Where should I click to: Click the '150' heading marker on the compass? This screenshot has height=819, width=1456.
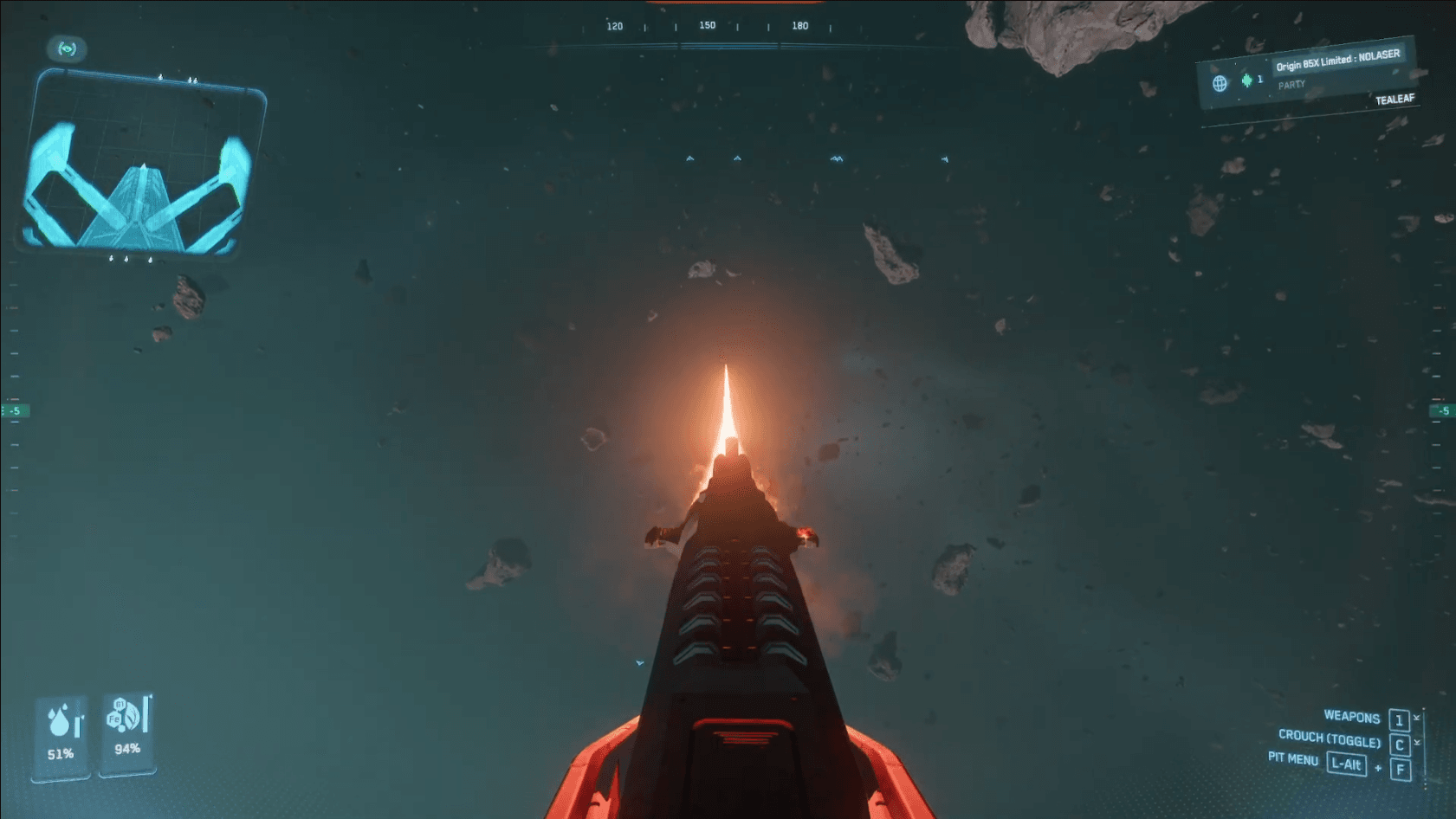pos(707,25)
